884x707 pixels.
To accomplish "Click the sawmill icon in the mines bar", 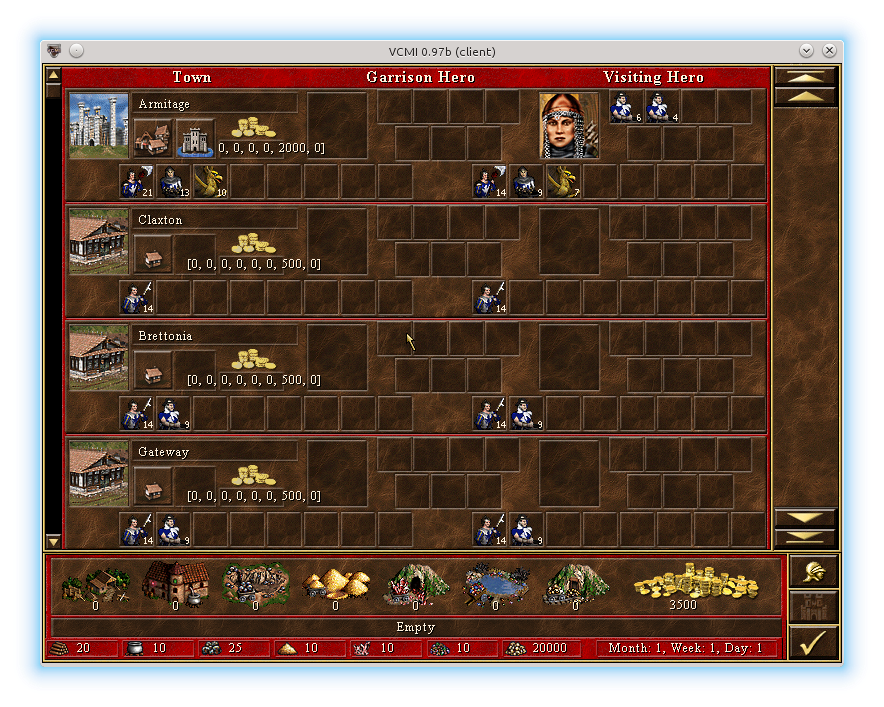I will (95, 584).
